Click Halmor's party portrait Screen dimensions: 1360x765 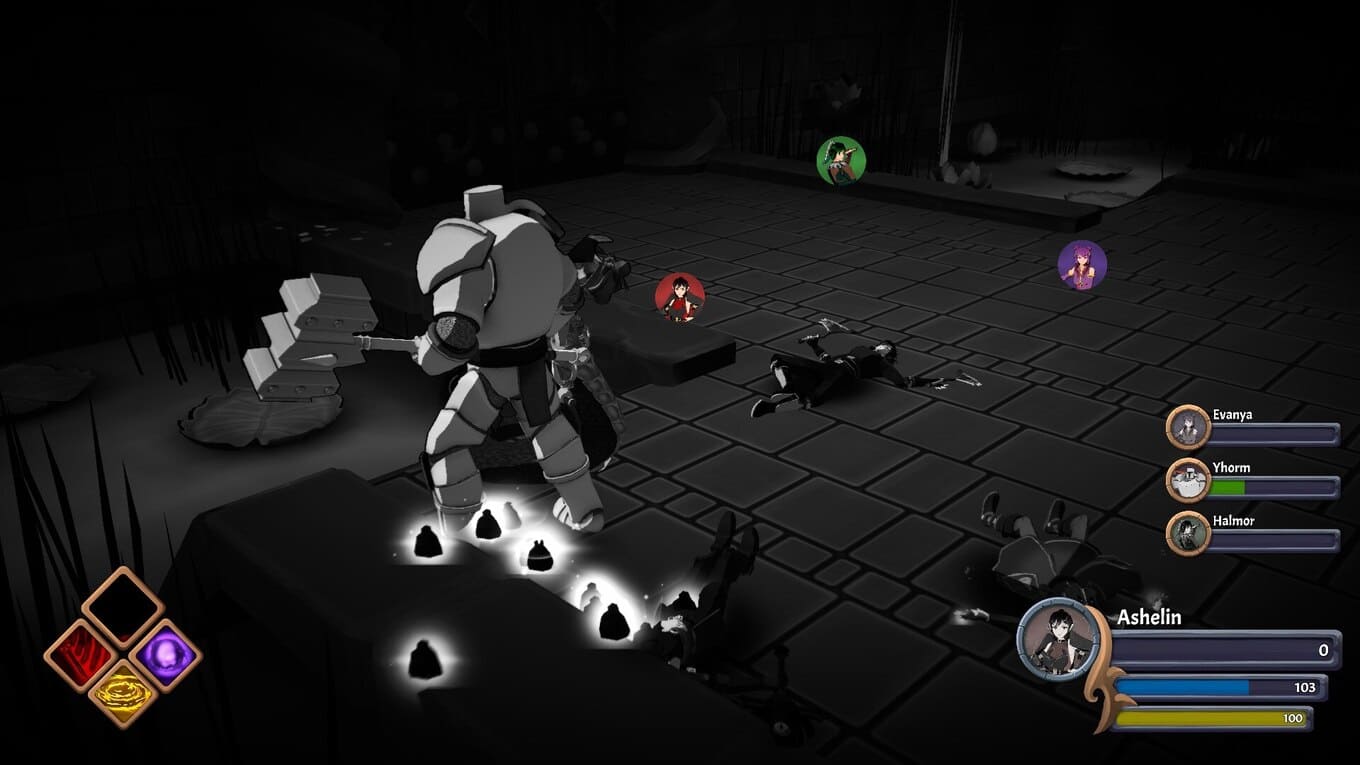click(x=1189, y=533)
